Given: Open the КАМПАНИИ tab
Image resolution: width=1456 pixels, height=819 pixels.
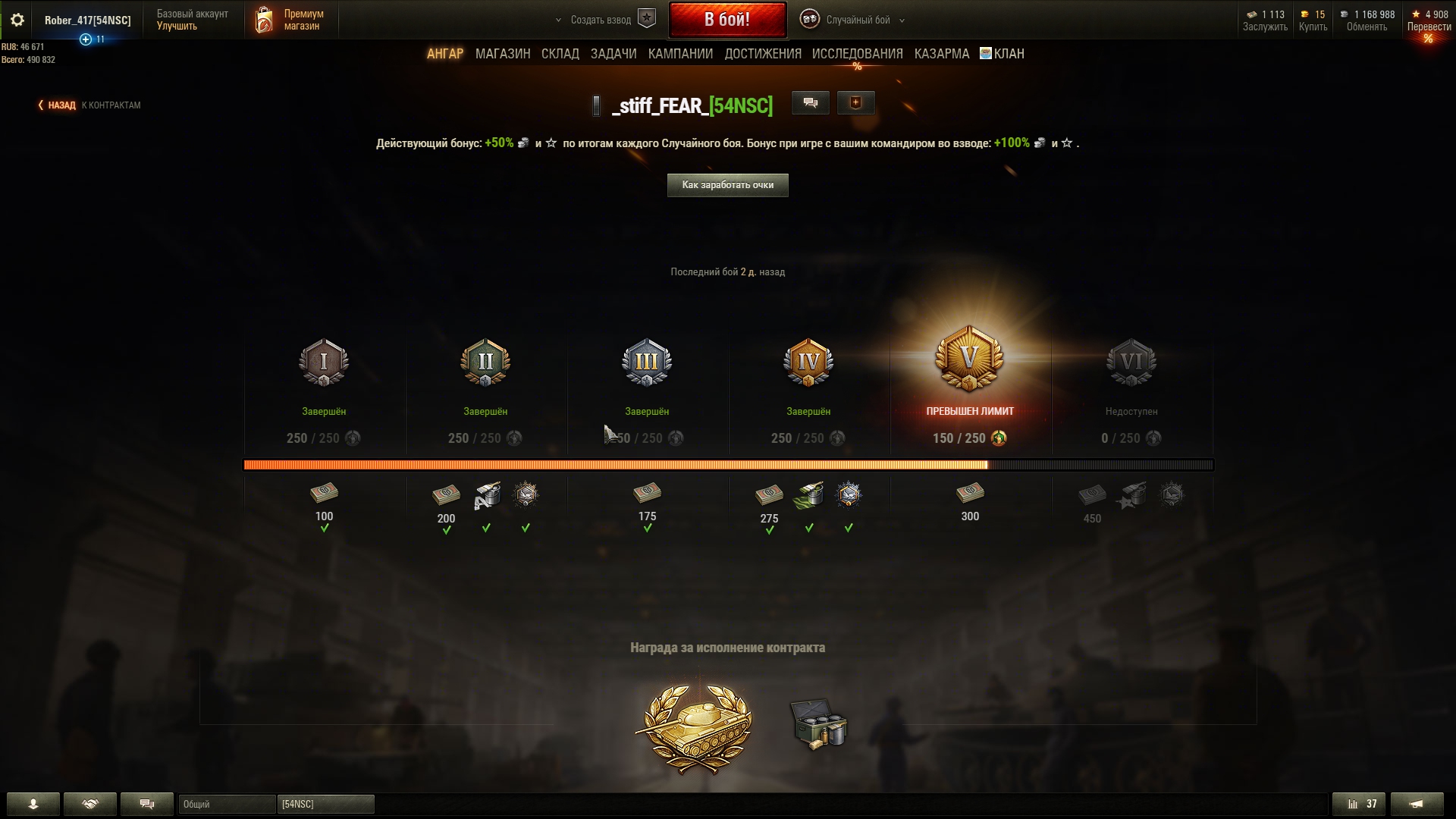Looking at the screenshot, I should point(680,54).
